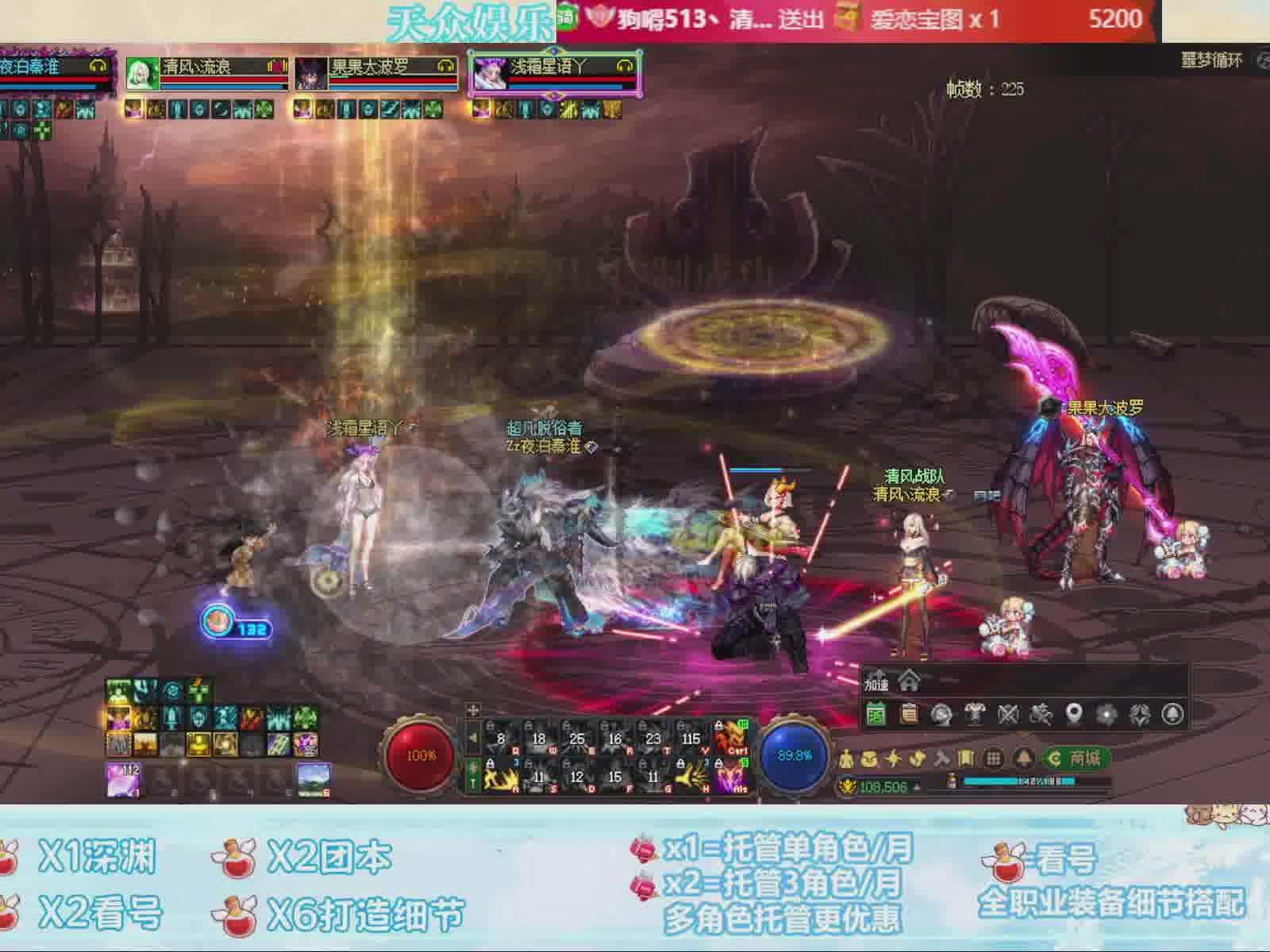1270x952 pixels.
Task: Open the house icon next to 加速
Action: click(x=909, y=681)
